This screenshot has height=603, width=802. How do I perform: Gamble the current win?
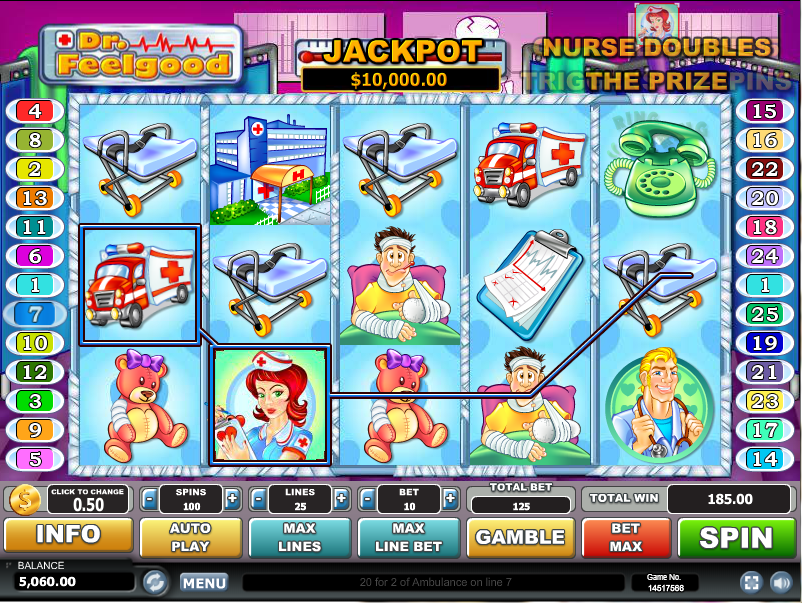520,538
